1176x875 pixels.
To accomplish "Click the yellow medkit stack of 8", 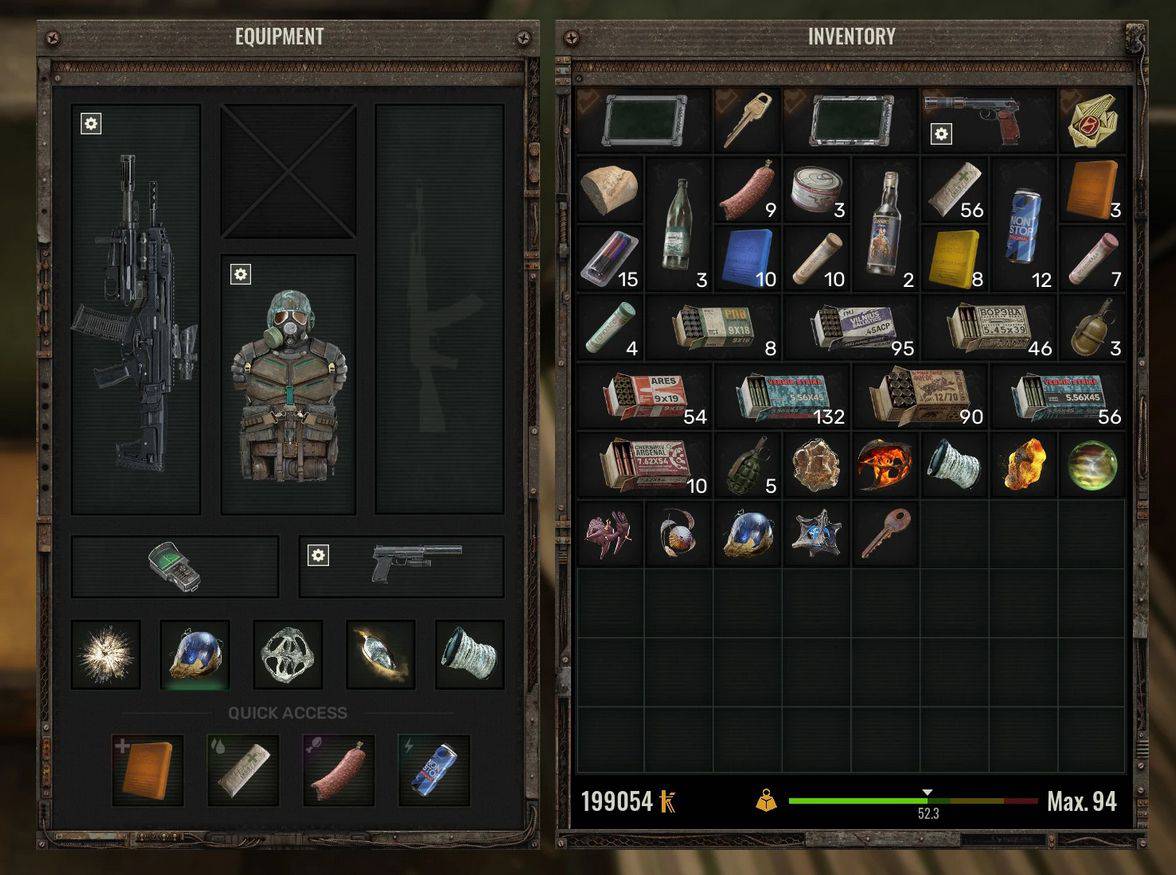I will point(953,258).
